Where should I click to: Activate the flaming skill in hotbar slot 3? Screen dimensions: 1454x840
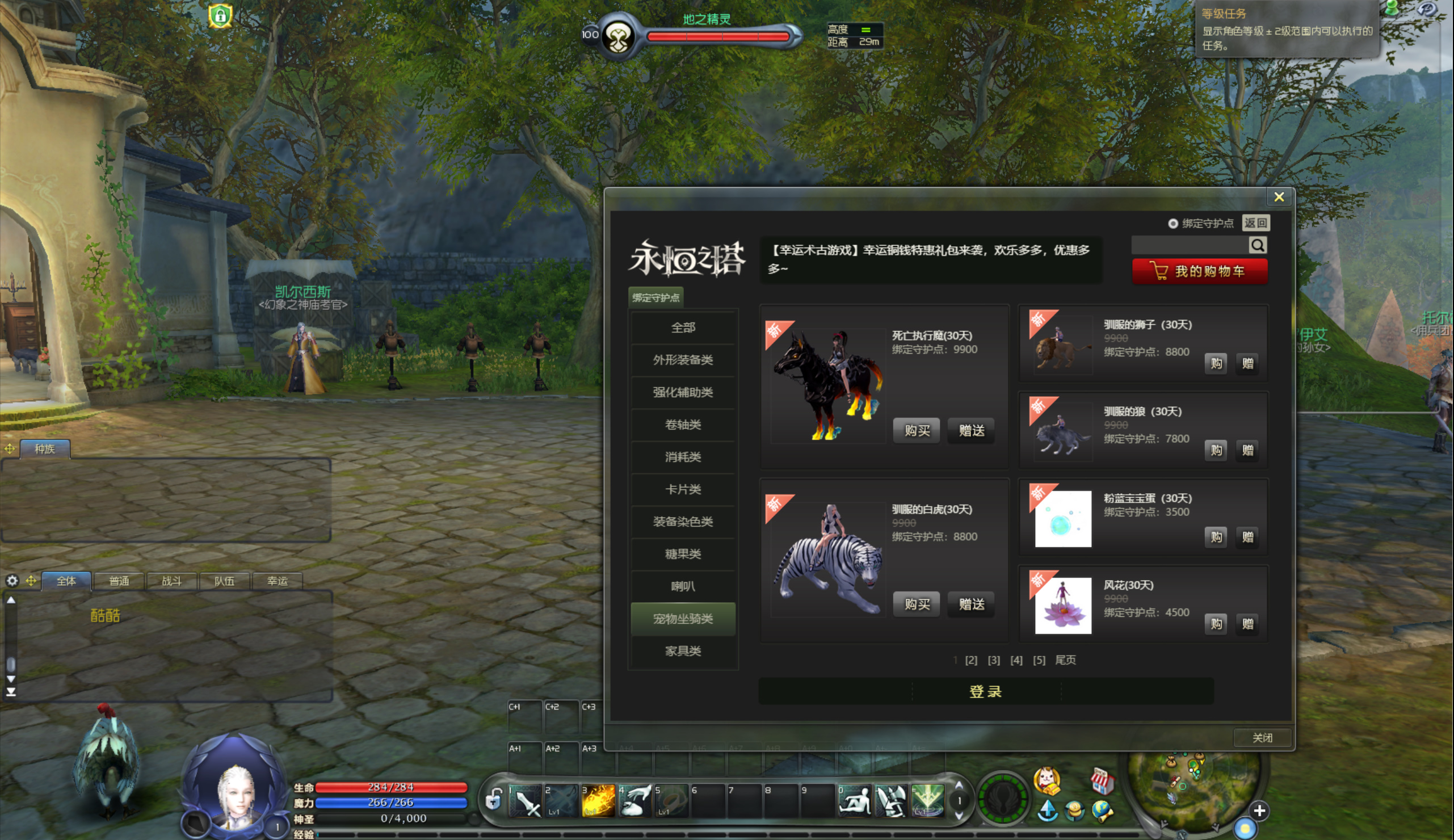[x=598, y=801]
